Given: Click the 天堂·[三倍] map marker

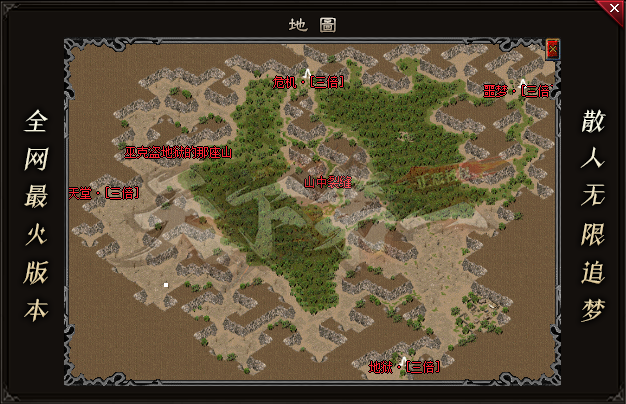Looking at the screenshot, I should point(103,192).
